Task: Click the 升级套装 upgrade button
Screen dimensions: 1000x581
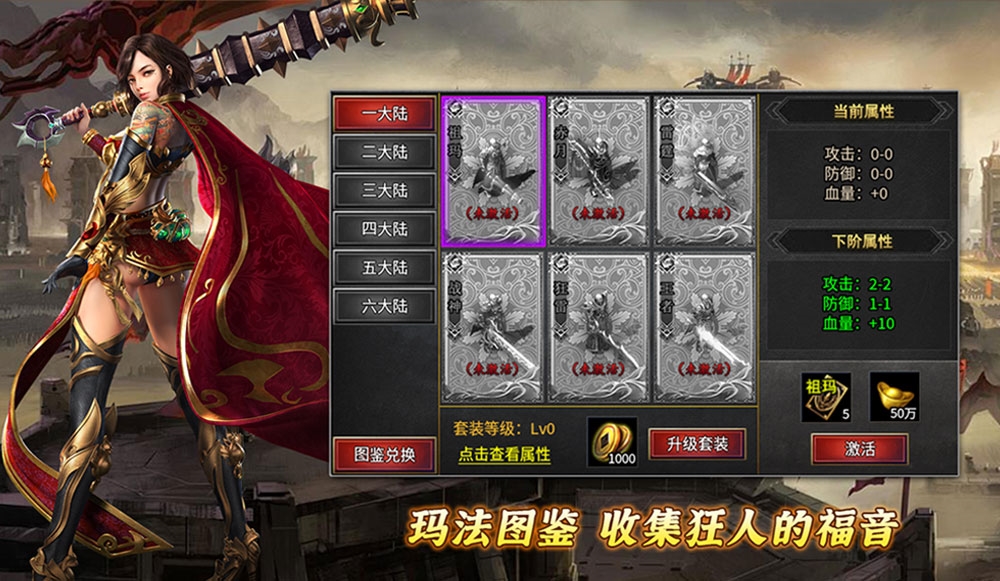Action: [697, 443]
